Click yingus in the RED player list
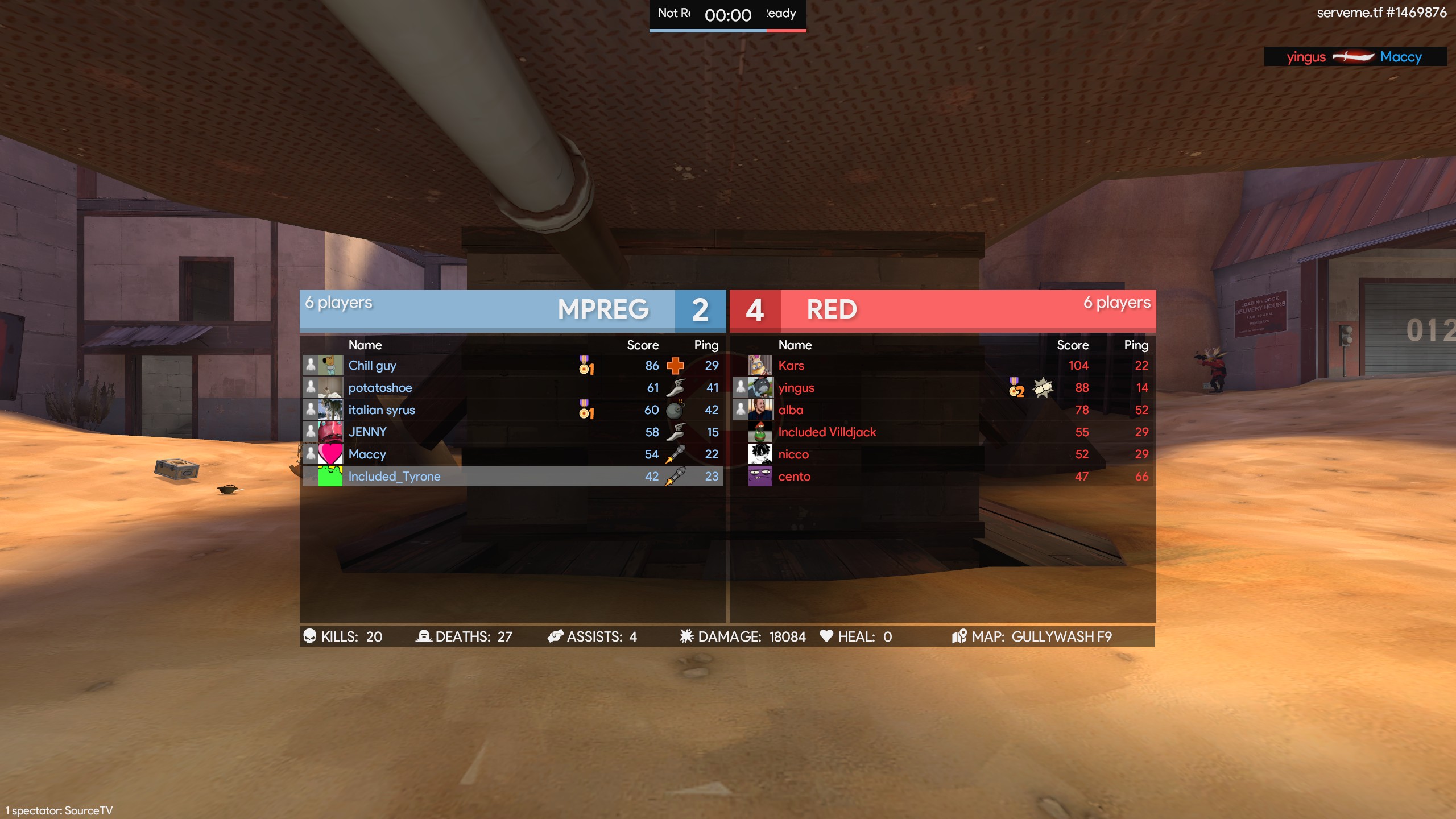Screen dimensions: 1456x819 point(796,388)
